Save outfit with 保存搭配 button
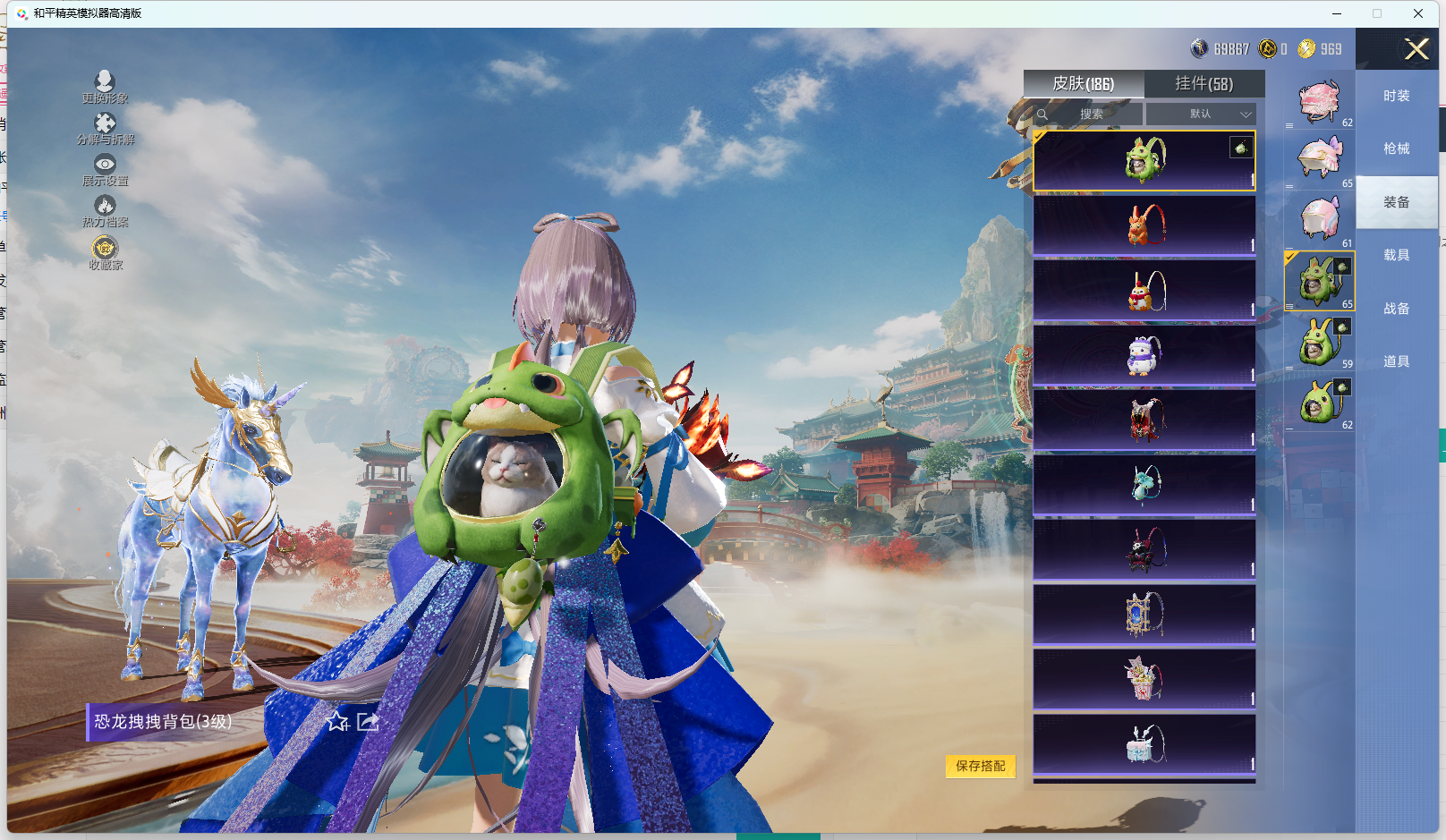This screenshot has width=1446, height=840. click(980, 766)
